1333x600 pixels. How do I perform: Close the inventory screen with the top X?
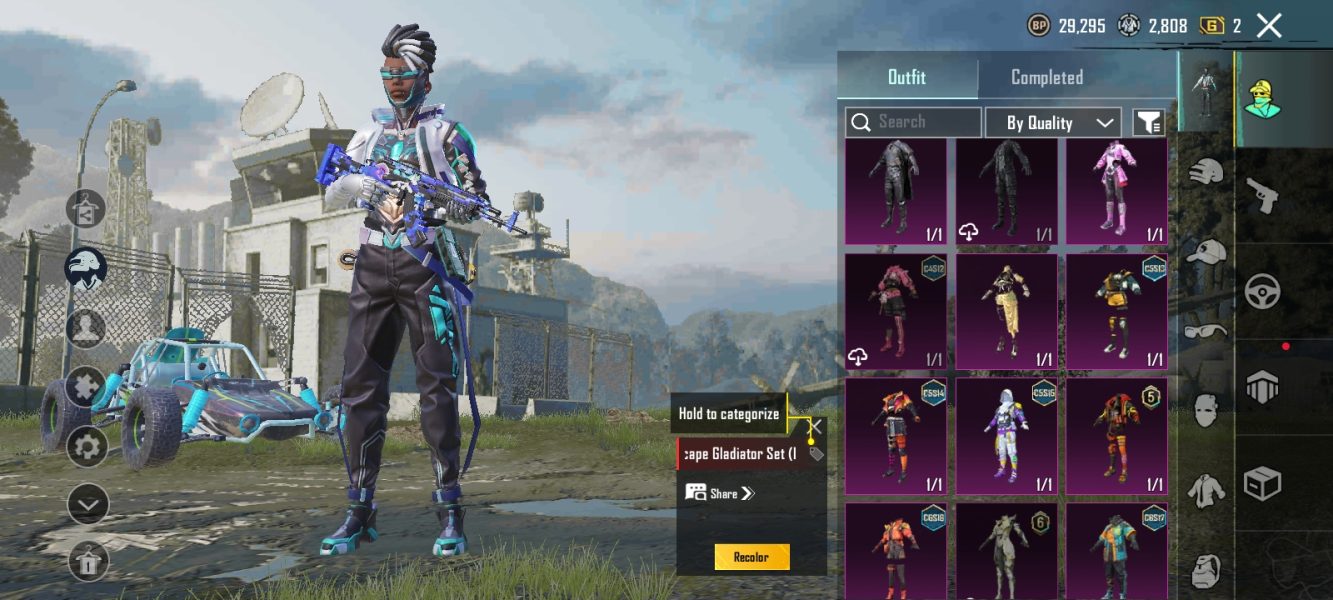click(x=1269, y=26)
